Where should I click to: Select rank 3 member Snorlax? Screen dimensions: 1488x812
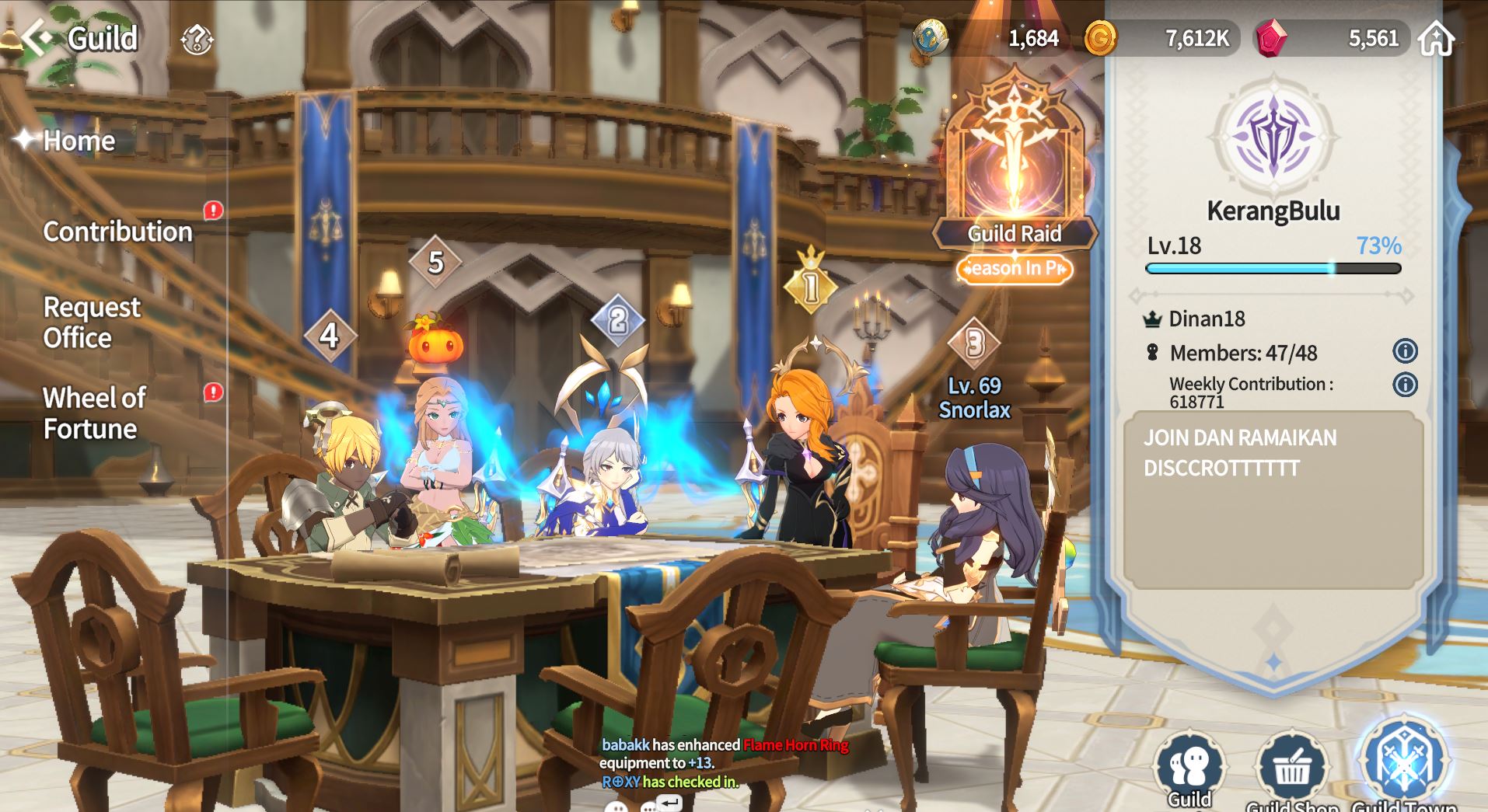pyautogui.click(x=974, y=396)
